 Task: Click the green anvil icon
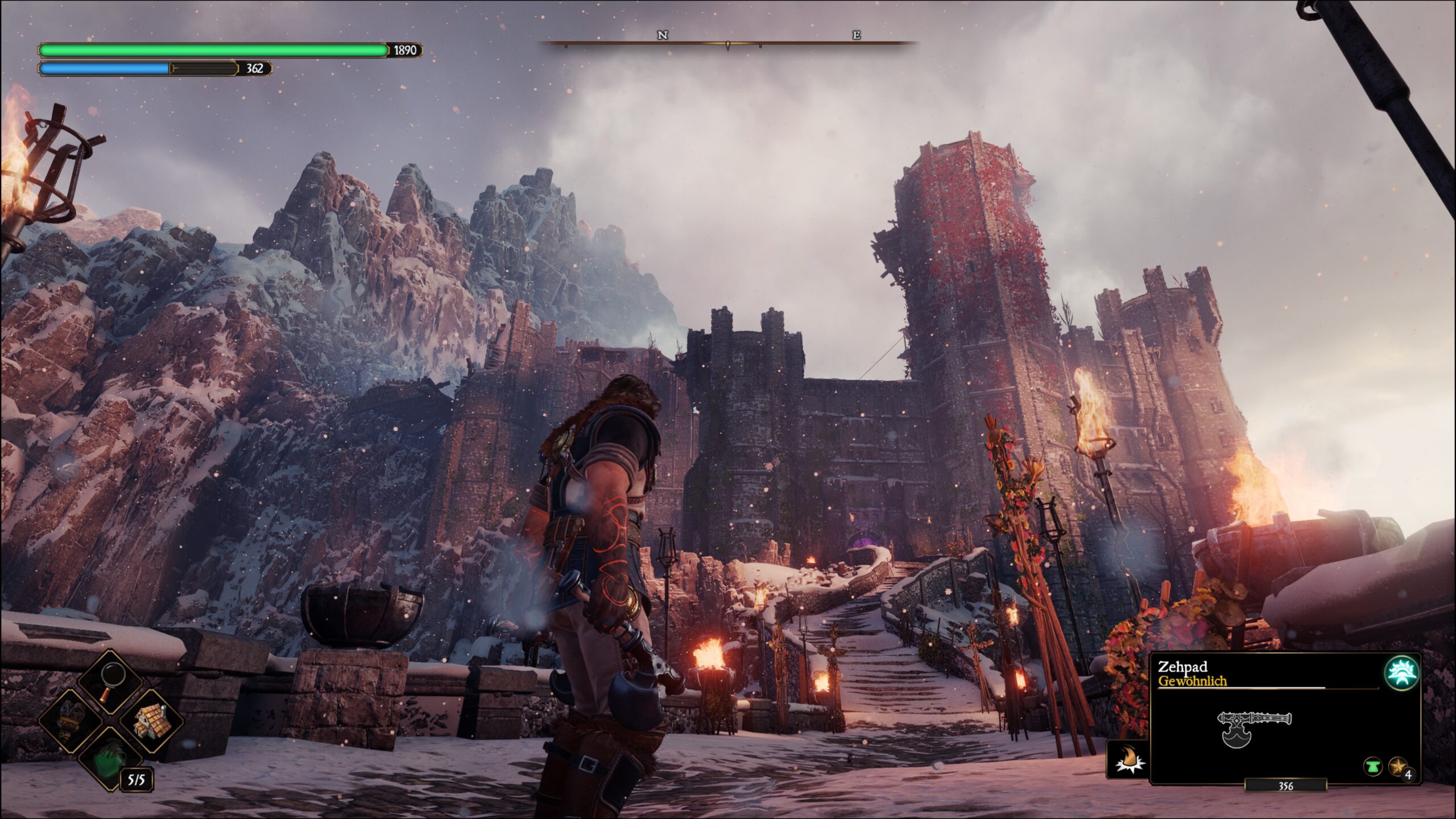(x=1373, y=767)
